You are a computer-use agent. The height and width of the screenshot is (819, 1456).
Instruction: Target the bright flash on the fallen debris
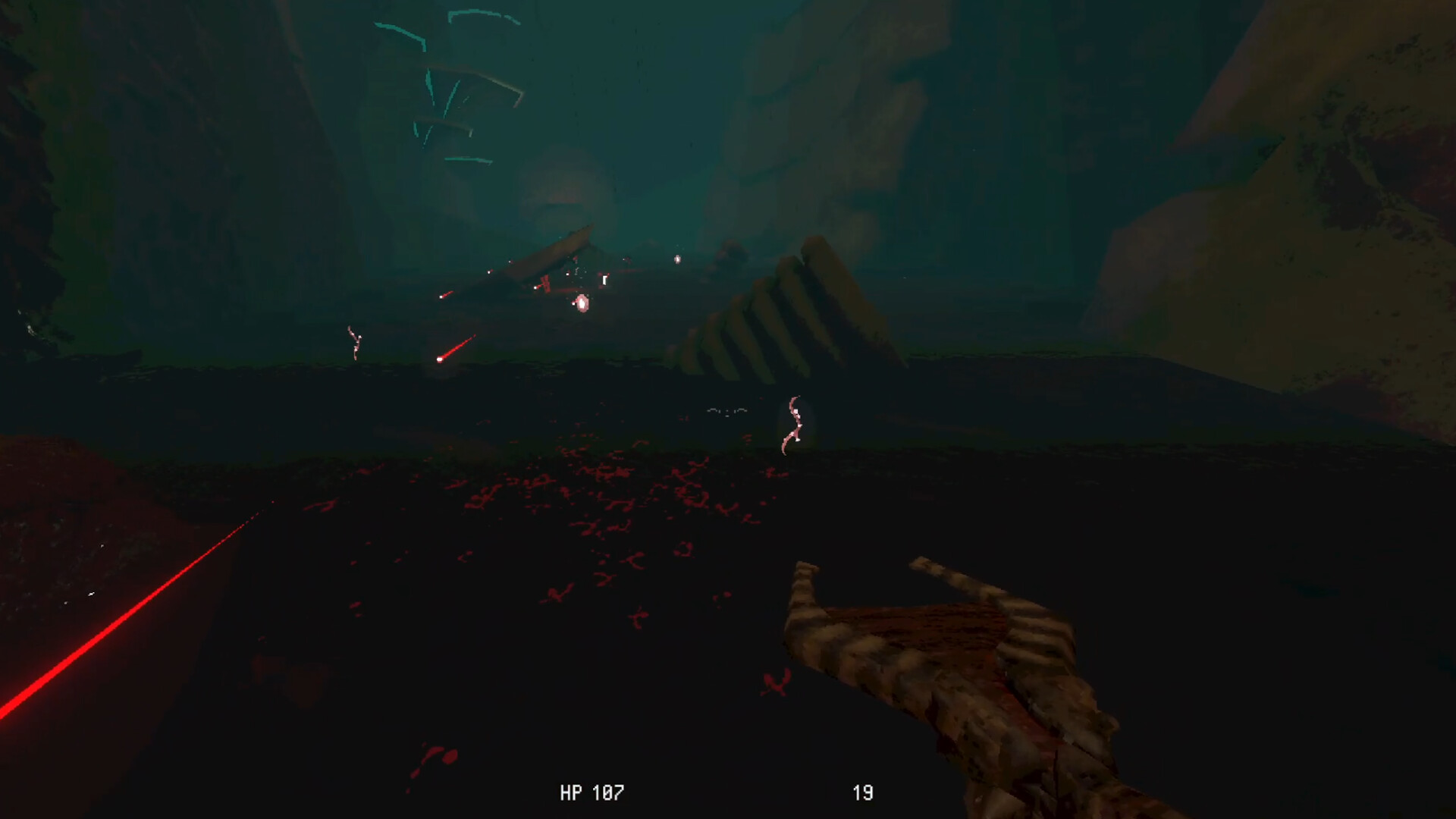(535, 288)
